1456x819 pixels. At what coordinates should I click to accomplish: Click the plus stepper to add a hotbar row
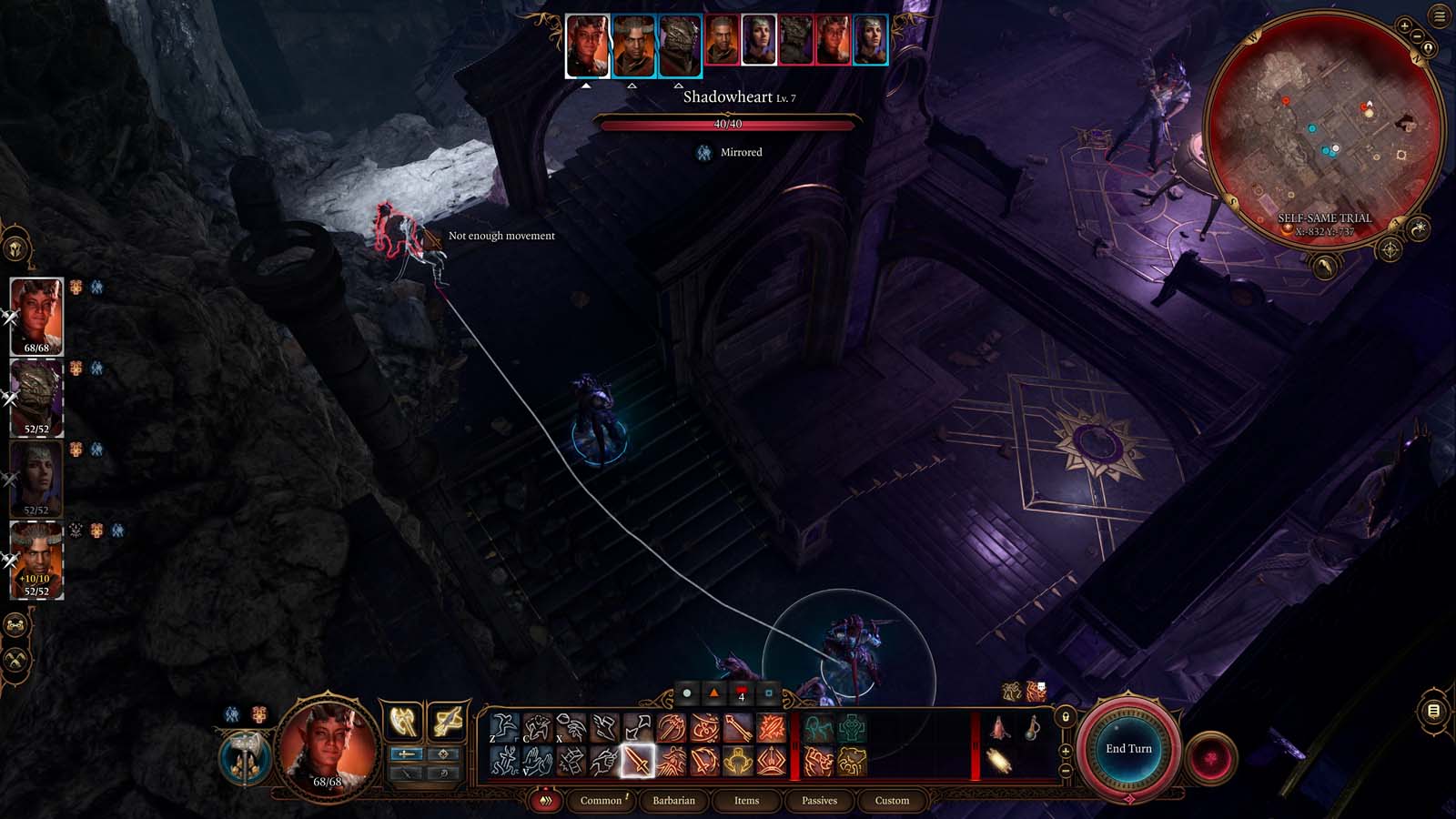point(1065,751)
